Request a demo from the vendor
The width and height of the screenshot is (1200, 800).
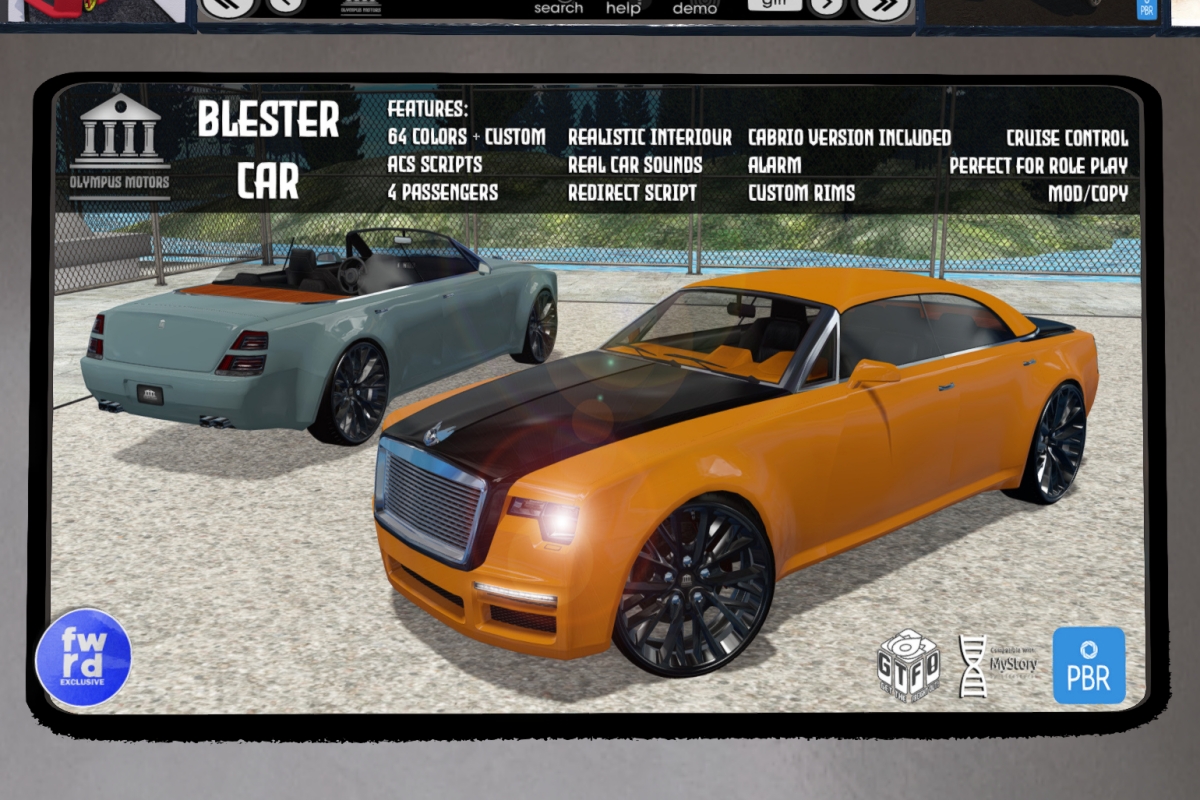(x=694, y=7)
